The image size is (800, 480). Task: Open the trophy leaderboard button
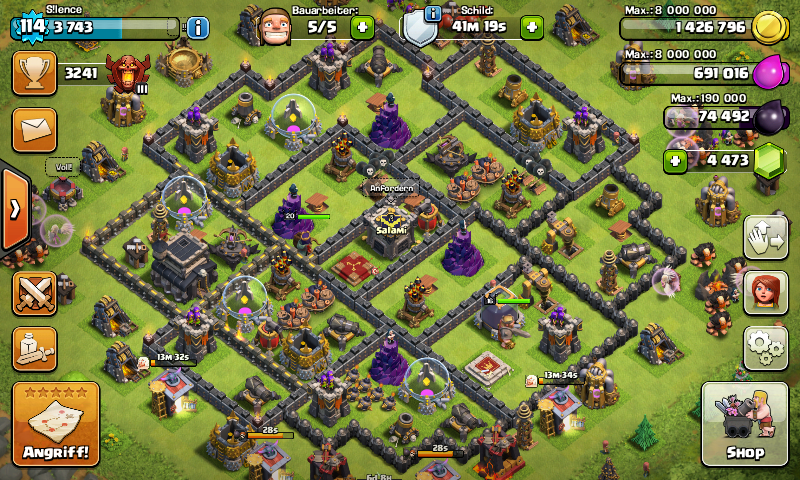tap(34, 73)
